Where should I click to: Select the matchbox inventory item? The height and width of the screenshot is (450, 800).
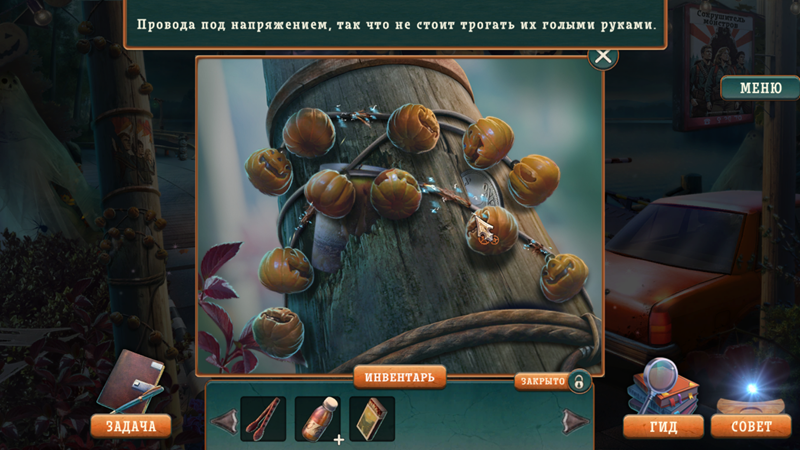click(371, 419)
